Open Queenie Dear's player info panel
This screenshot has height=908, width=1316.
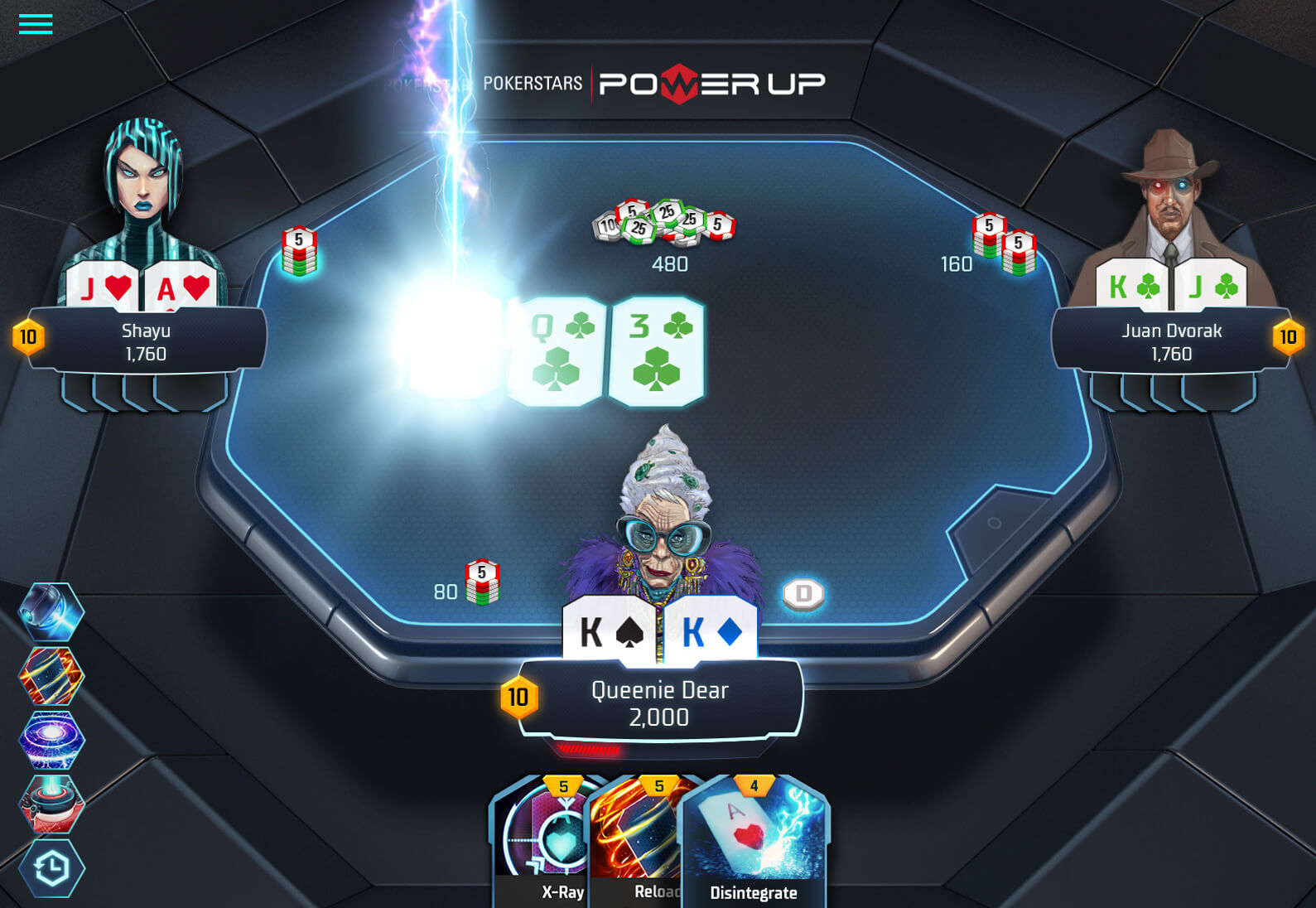click(660, 703)
